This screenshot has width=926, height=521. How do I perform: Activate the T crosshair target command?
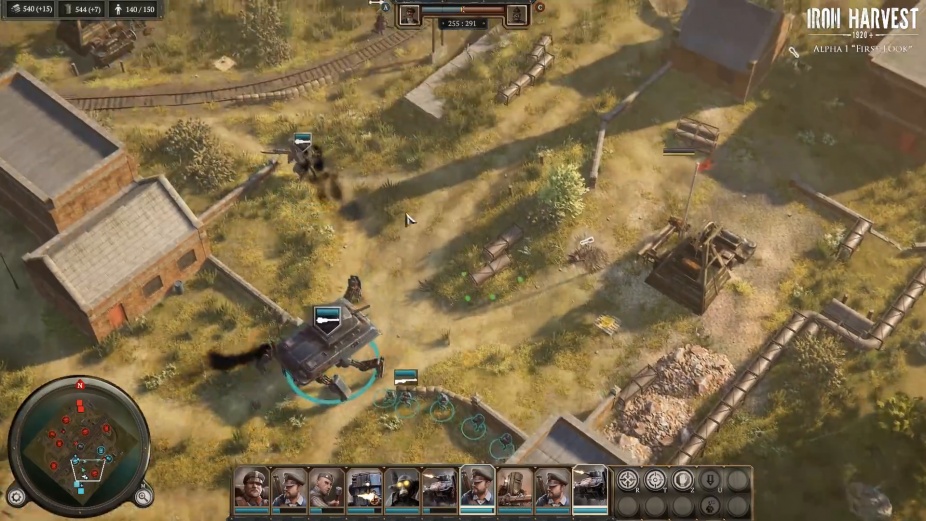pyautogui.click(x=655, y=480)
